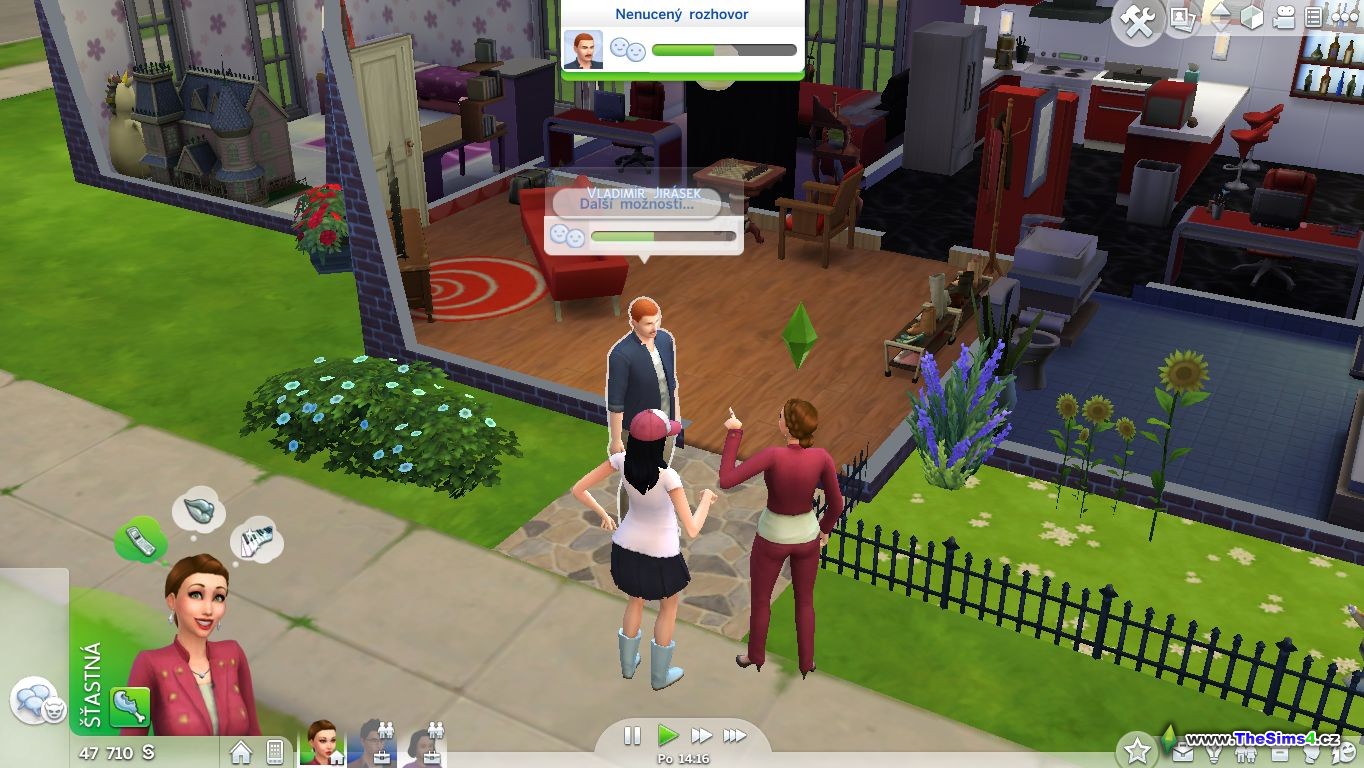This screenshot has width=1364, height=768.
Task: Open the skills lightbulb panel
Action: point(1215,754)
